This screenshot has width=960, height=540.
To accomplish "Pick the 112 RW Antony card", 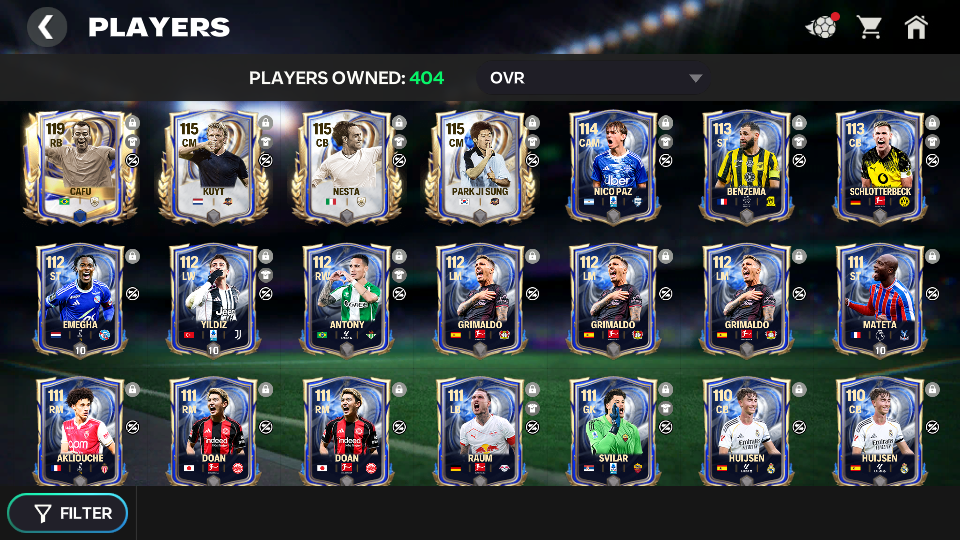I will pyautogui.click(x=346, y=298).
